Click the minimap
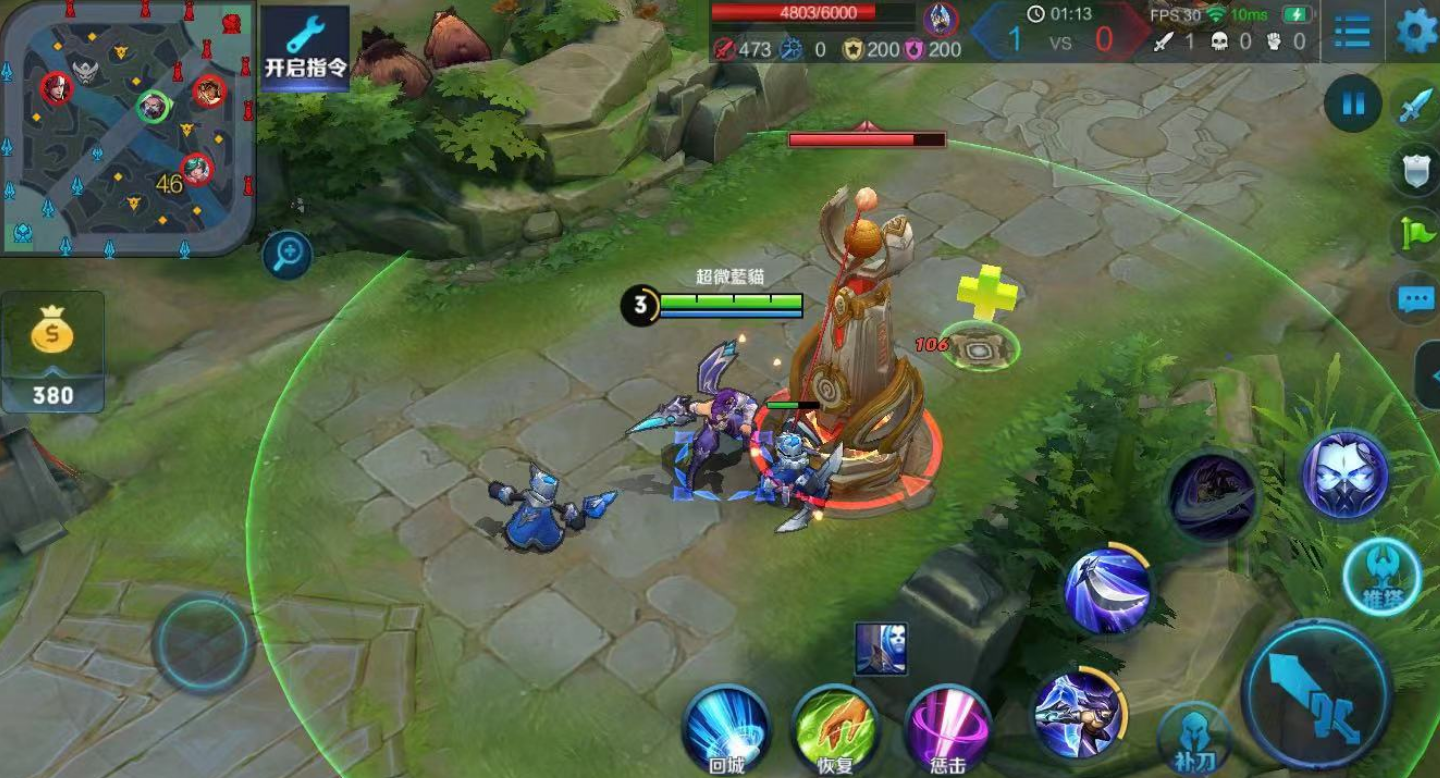 click(126, 126)
